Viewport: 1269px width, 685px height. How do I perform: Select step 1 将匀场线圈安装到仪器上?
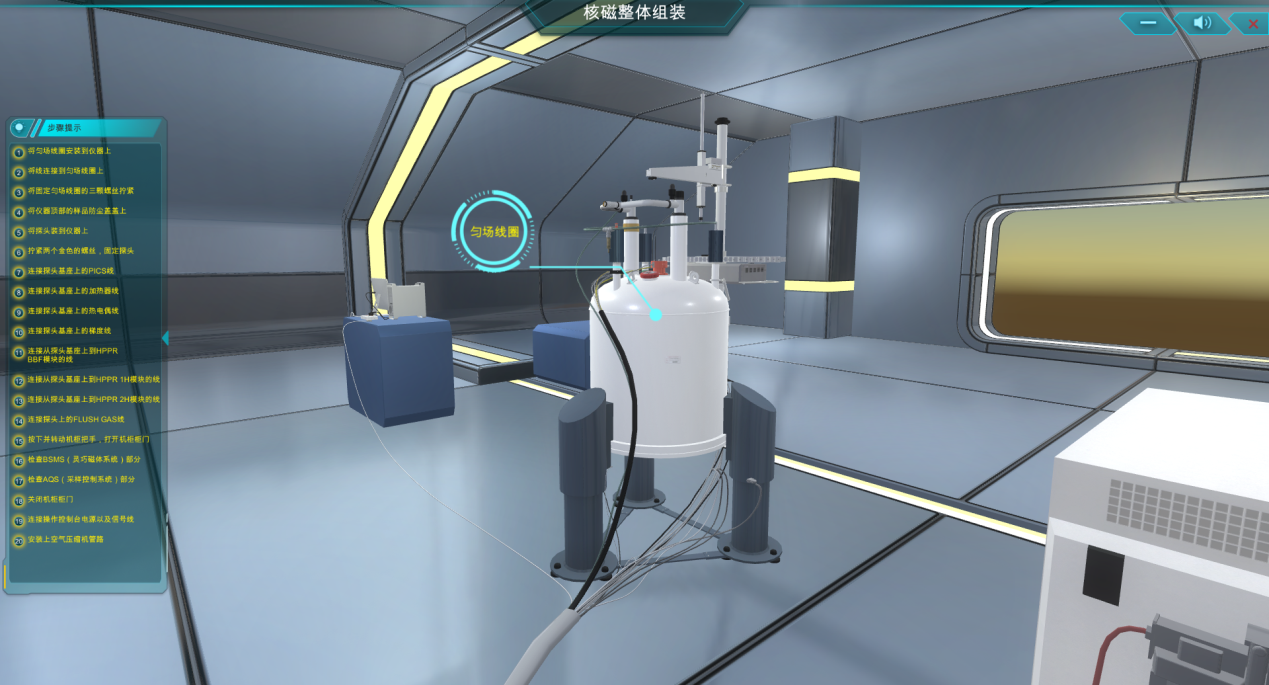[68, 151]
